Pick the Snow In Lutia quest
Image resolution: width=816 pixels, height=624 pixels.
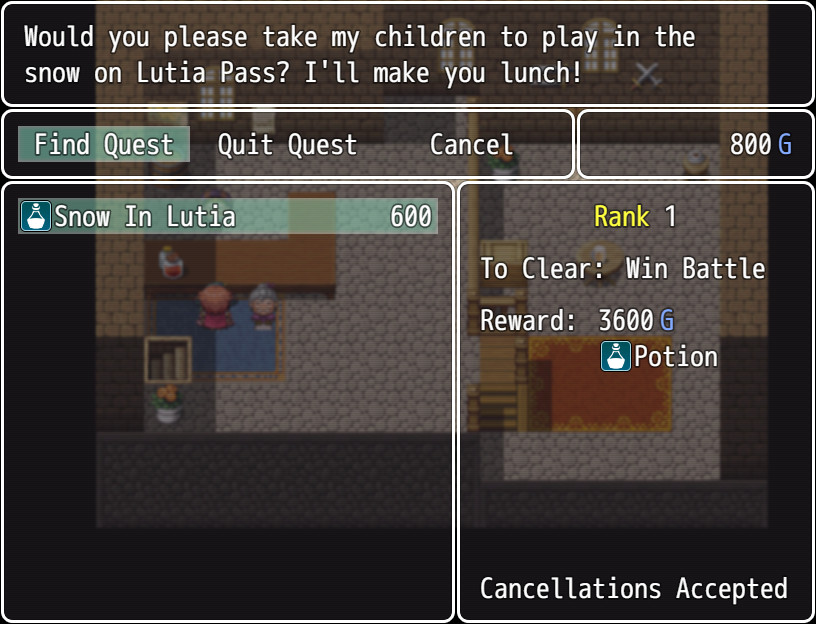(228, 216)
